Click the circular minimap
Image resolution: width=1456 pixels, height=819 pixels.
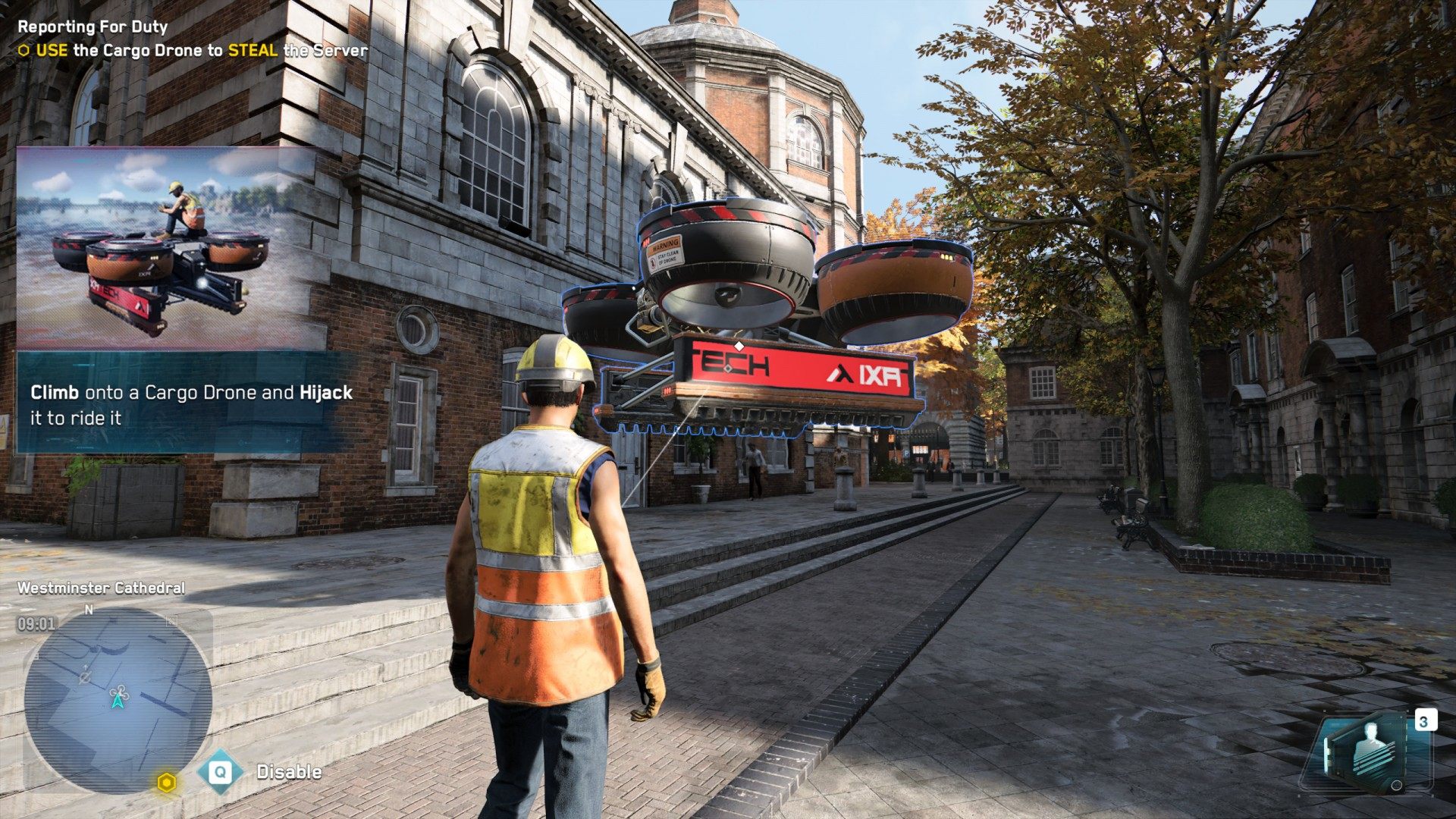(x=118, y=699)
